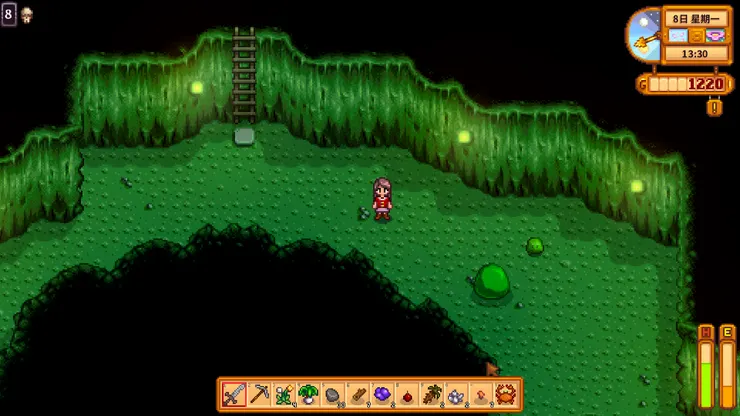Screen dimensions: 740x416
Task: Select the sword in the hotbar
Action: (x=234, y=394)
